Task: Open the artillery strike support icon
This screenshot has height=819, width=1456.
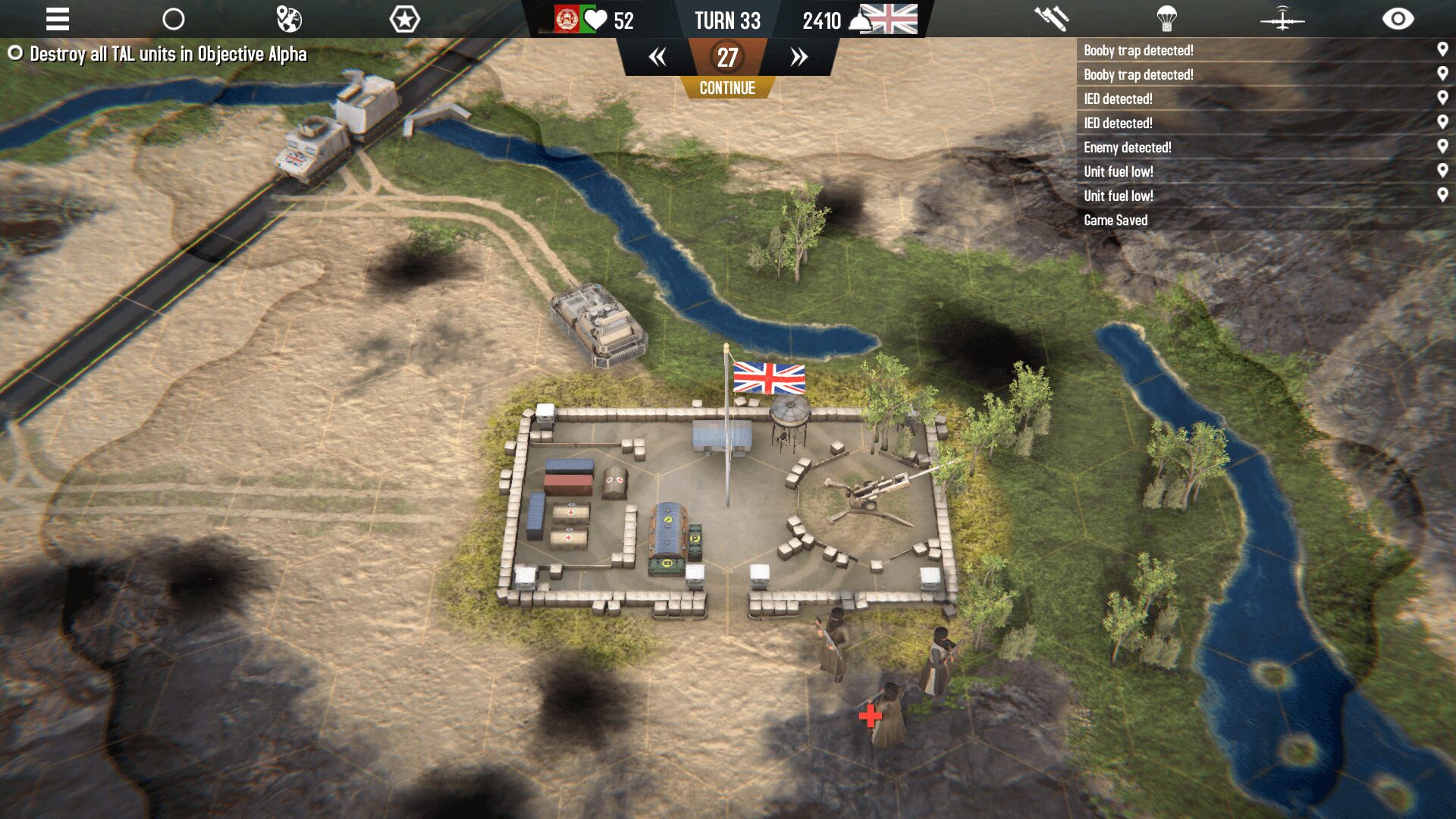Action: click(x=1051, y=19)
